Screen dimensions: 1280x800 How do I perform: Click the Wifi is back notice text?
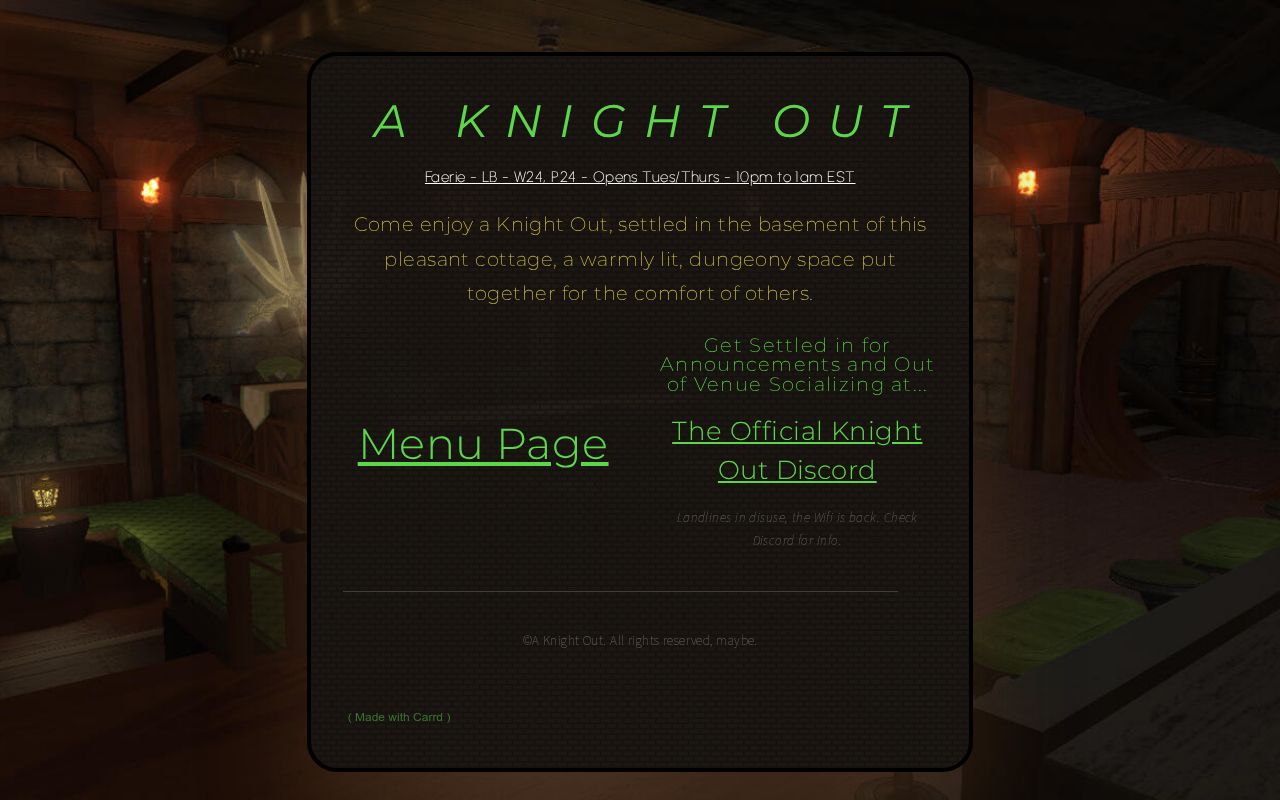pos(796,517)
